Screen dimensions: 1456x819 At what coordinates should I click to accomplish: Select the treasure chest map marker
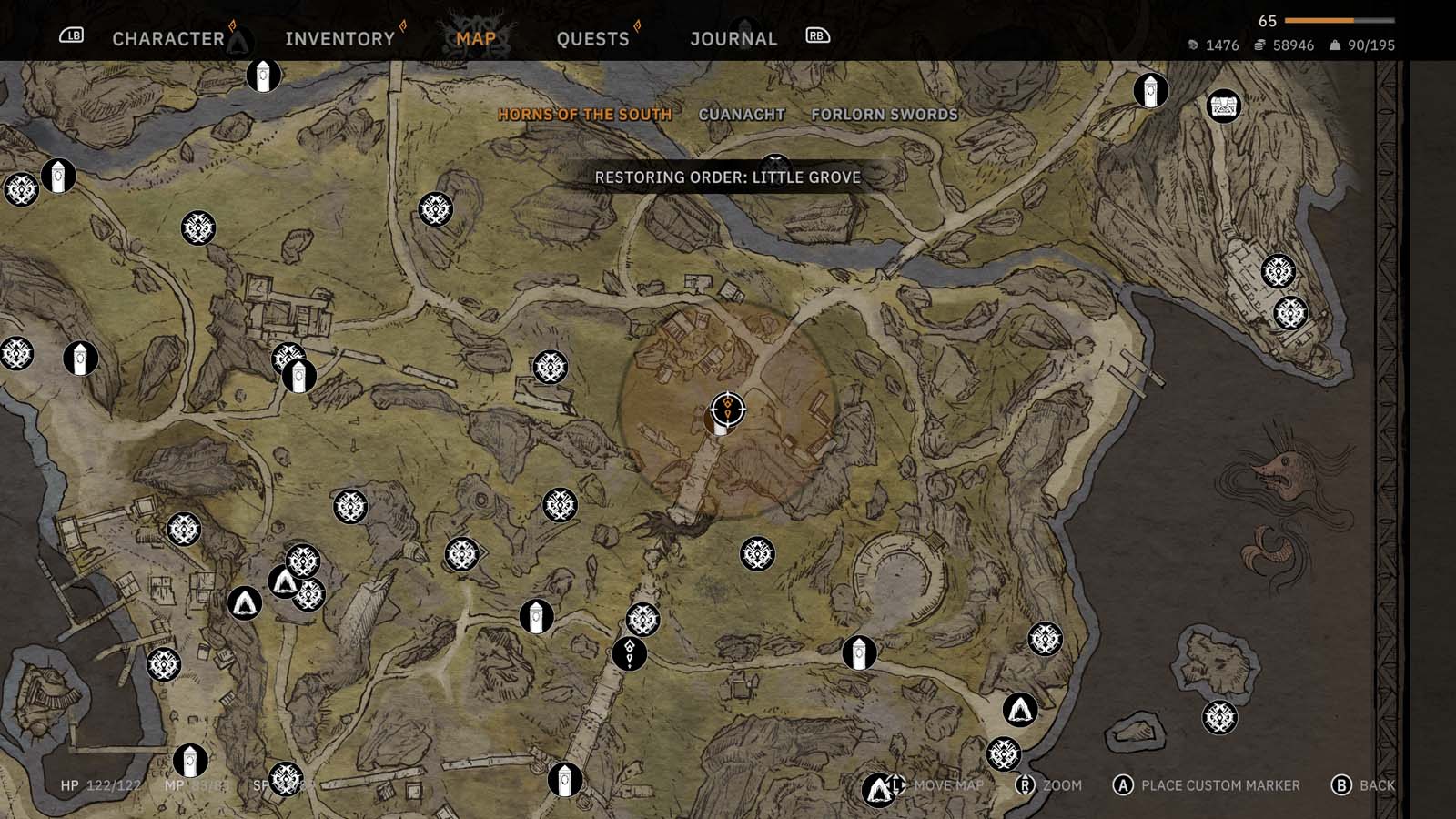point(1224,106)
